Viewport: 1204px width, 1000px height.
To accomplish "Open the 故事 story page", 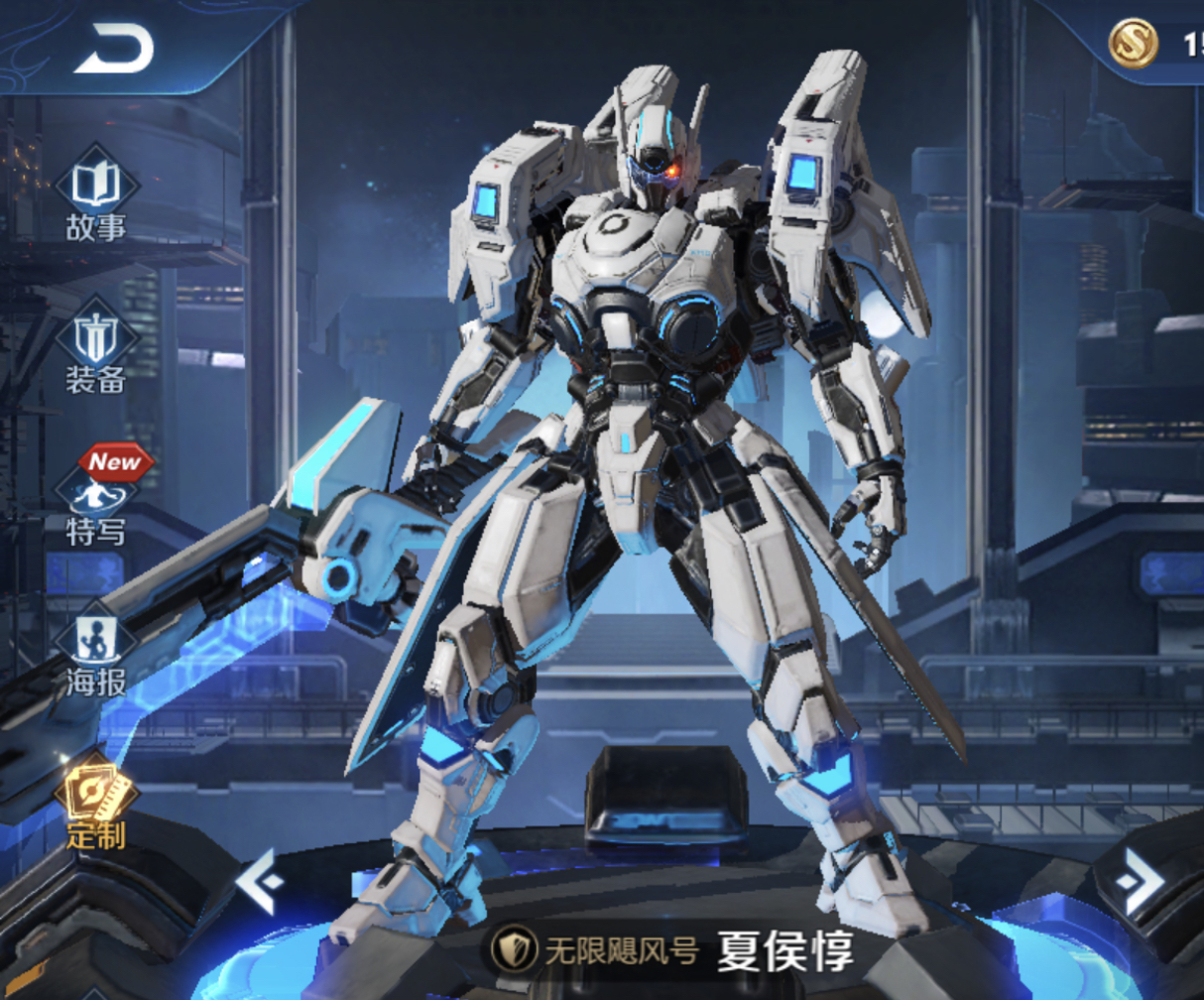I will coord(96,195).
